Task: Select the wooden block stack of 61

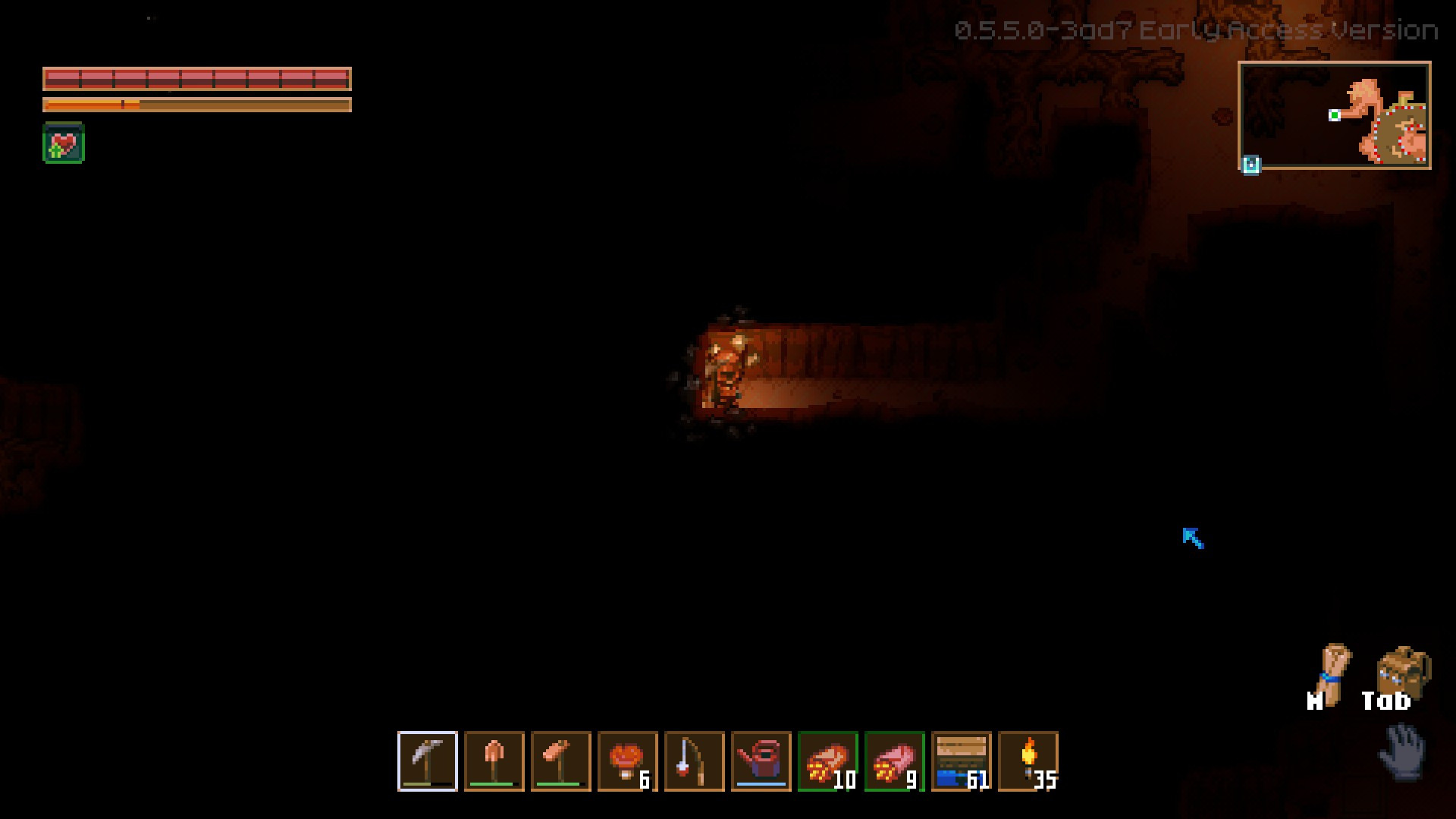Action: (962, 761)
